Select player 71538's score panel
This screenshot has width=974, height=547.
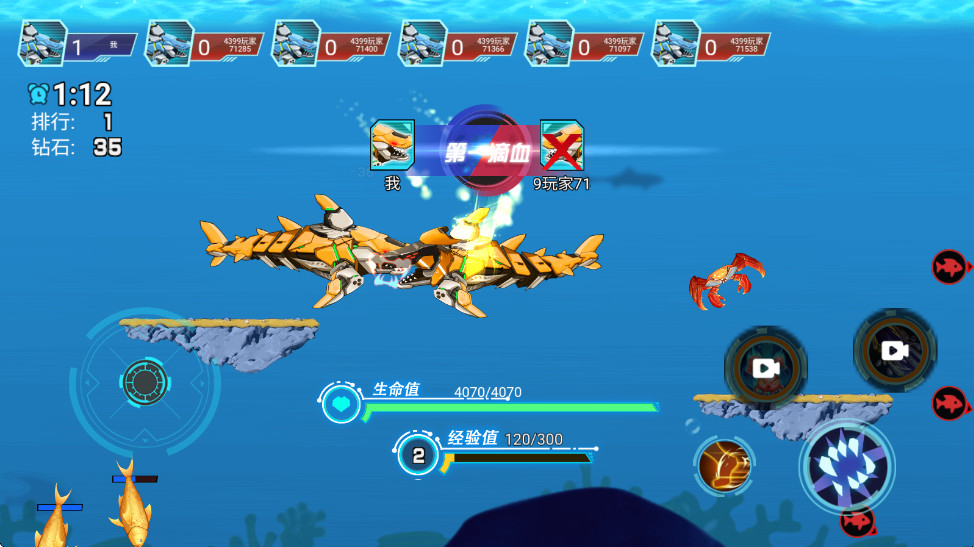711,45
